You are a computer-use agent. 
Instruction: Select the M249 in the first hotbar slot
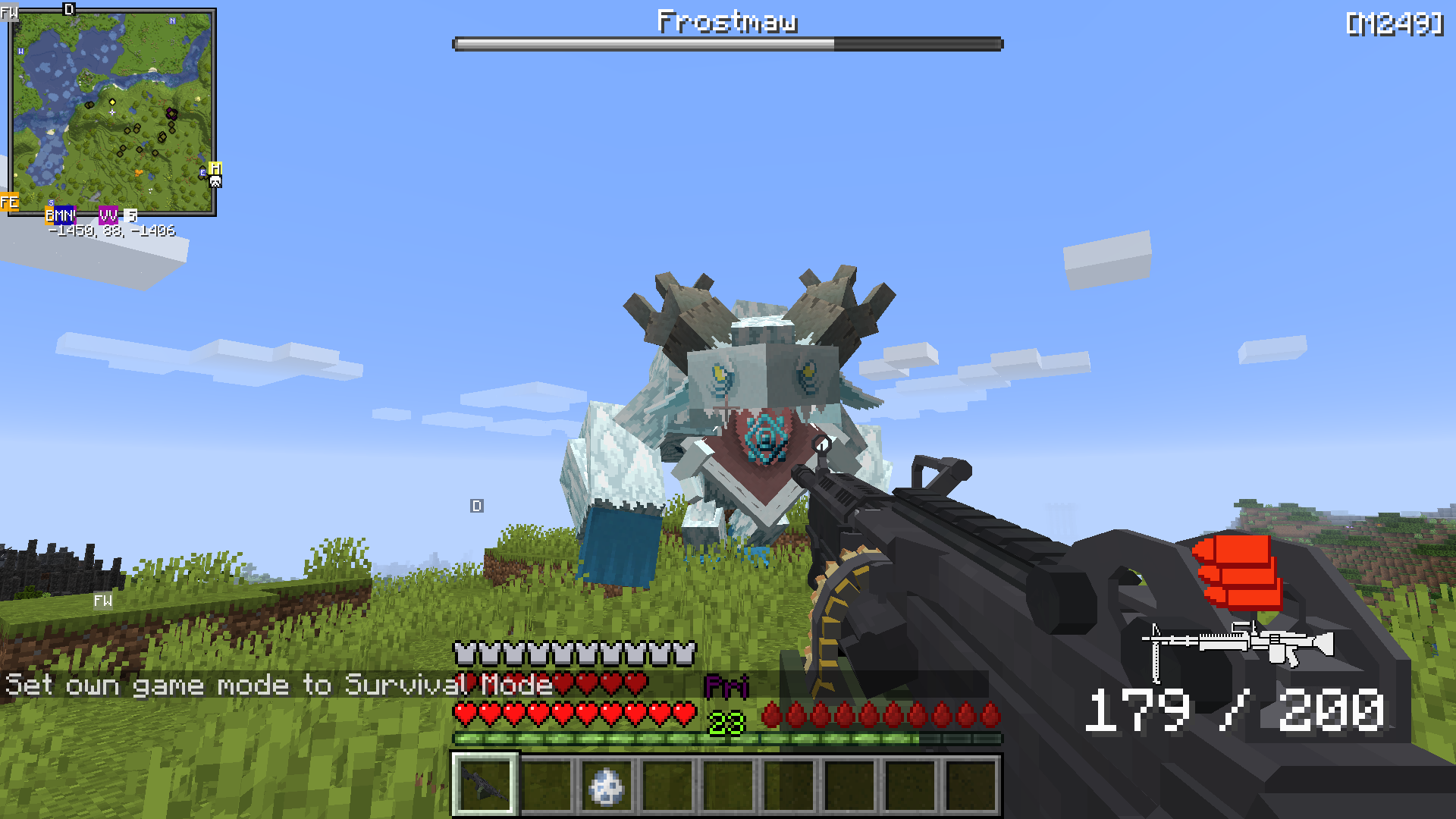(x=485, y=782)
